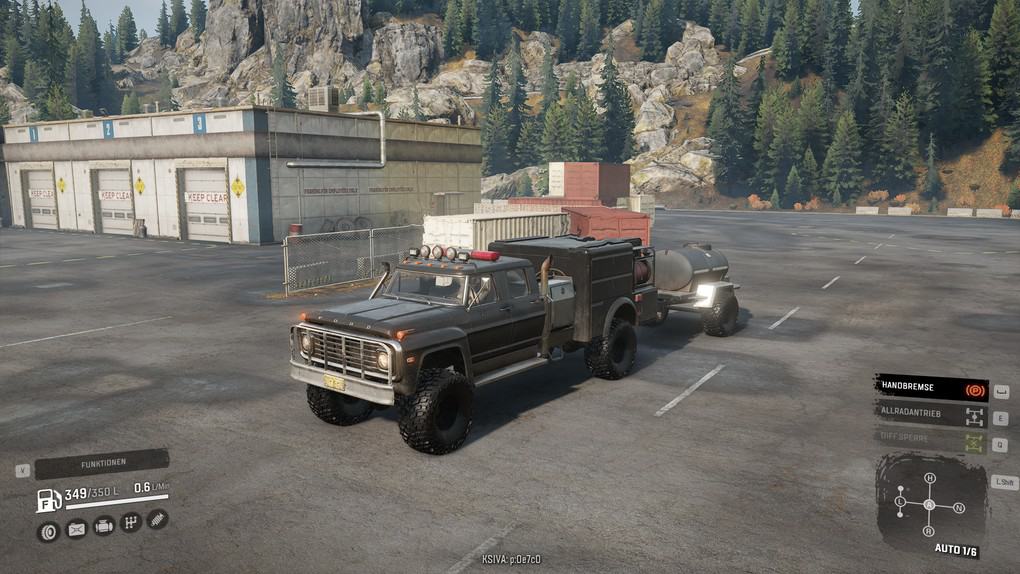Select the engine status icon

click(x=103, y=525)
